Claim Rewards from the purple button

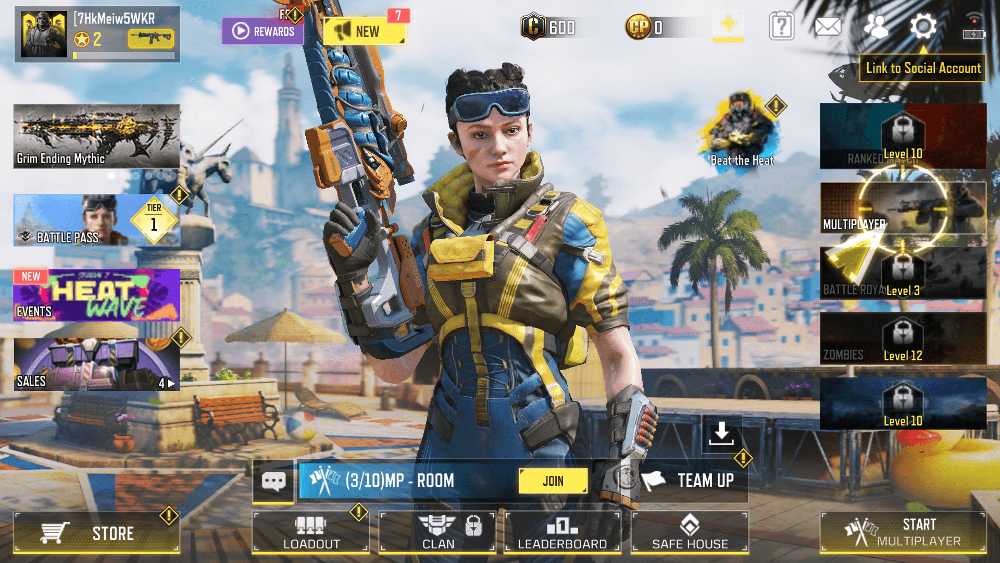pos(262,31)
